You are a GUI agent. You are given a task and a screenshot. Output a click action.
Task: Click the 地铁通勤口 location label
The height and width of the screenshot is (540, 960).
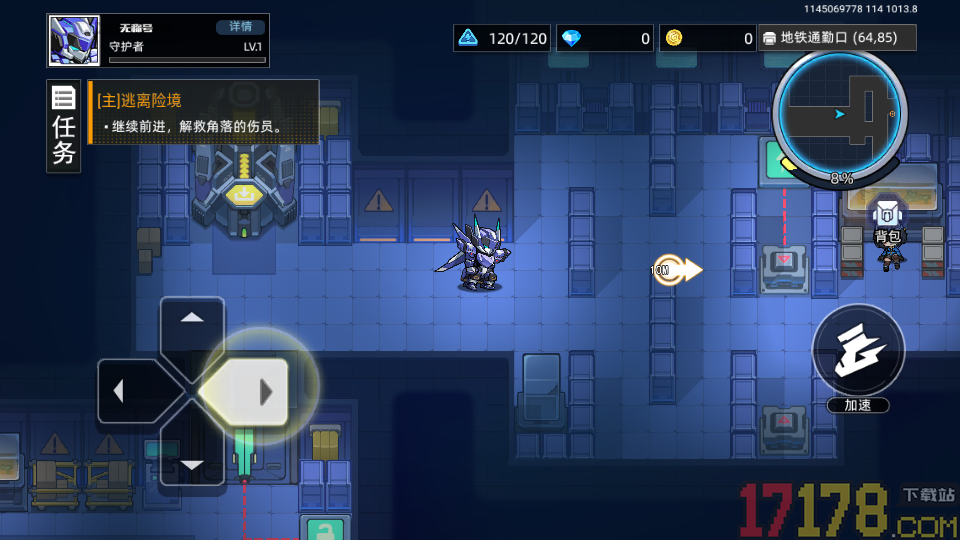838,38
